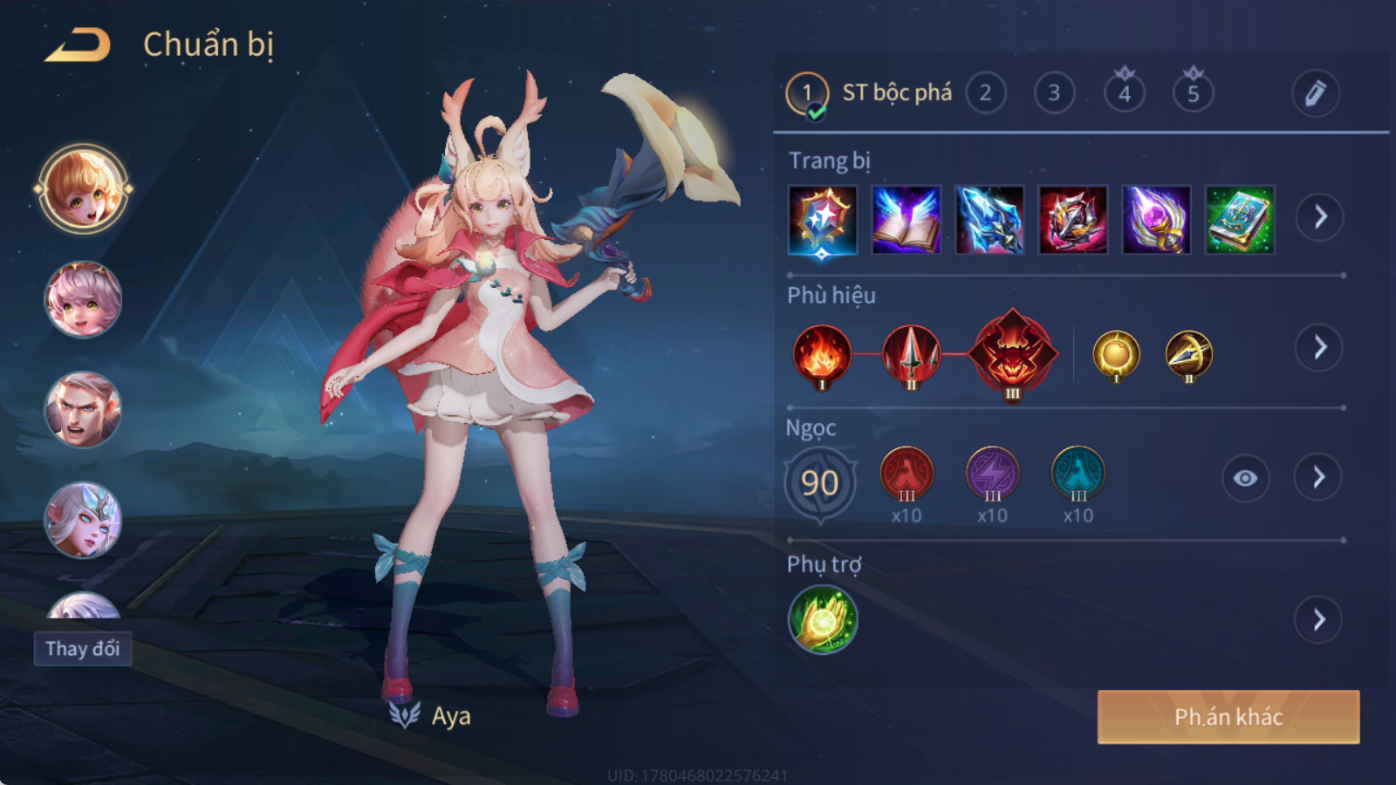This screenshot has height=785, width=1396.
Task: Edit the loadout name with pencil icon
Action: 1315,94
